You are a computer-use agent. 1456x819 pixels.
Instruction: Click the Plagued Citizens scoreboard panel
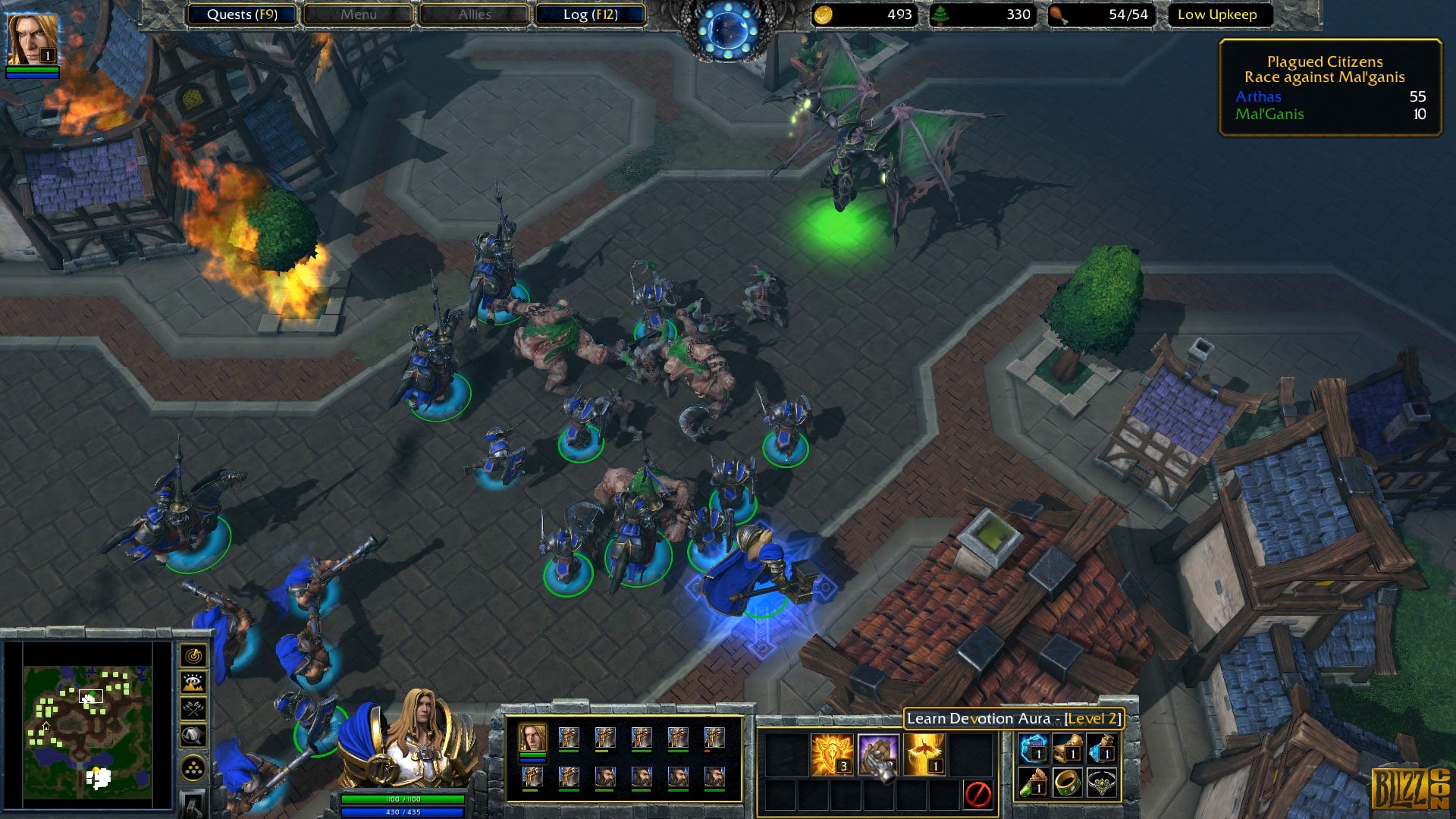pos(1330,87)
